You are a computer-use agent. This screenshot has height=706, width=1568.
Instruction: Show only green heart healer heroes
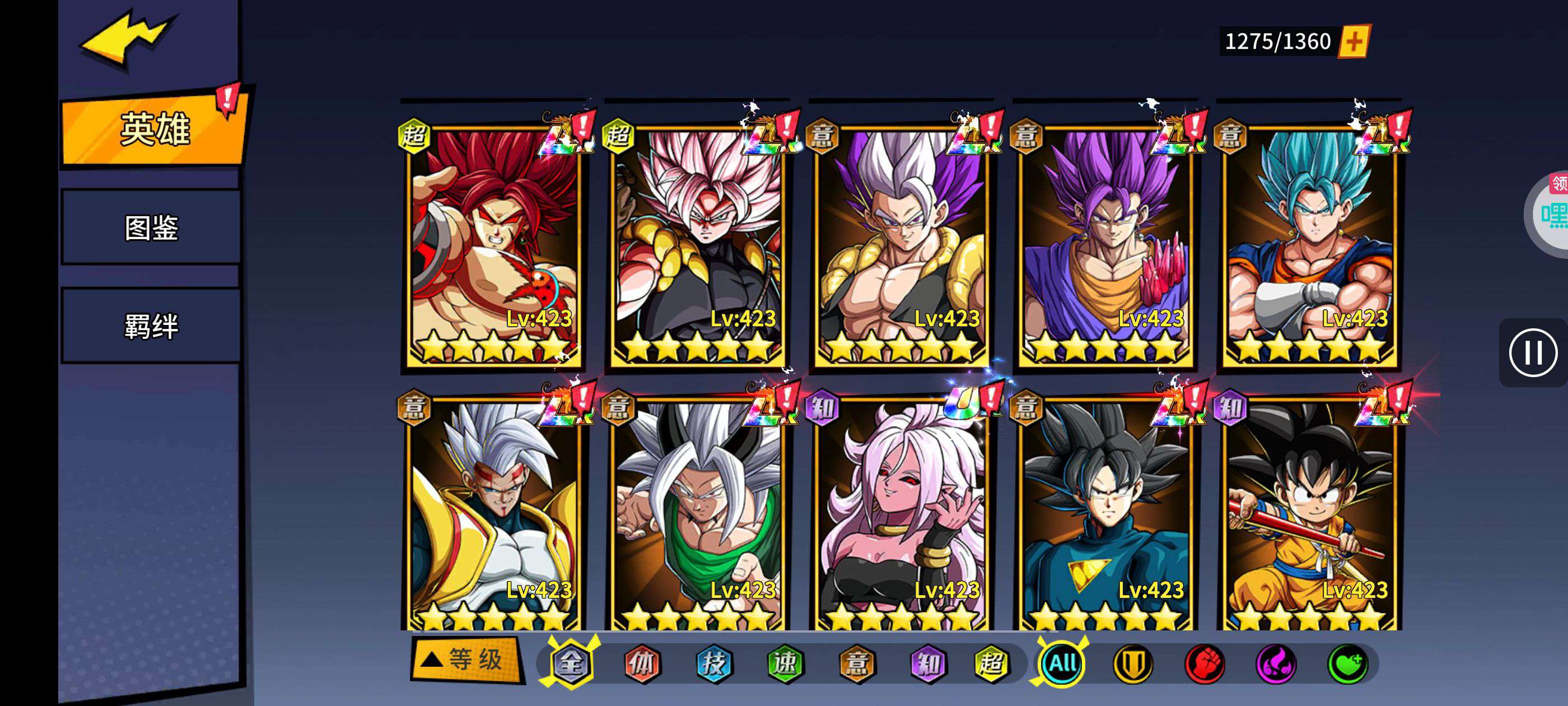click(x=1348, y=663)
